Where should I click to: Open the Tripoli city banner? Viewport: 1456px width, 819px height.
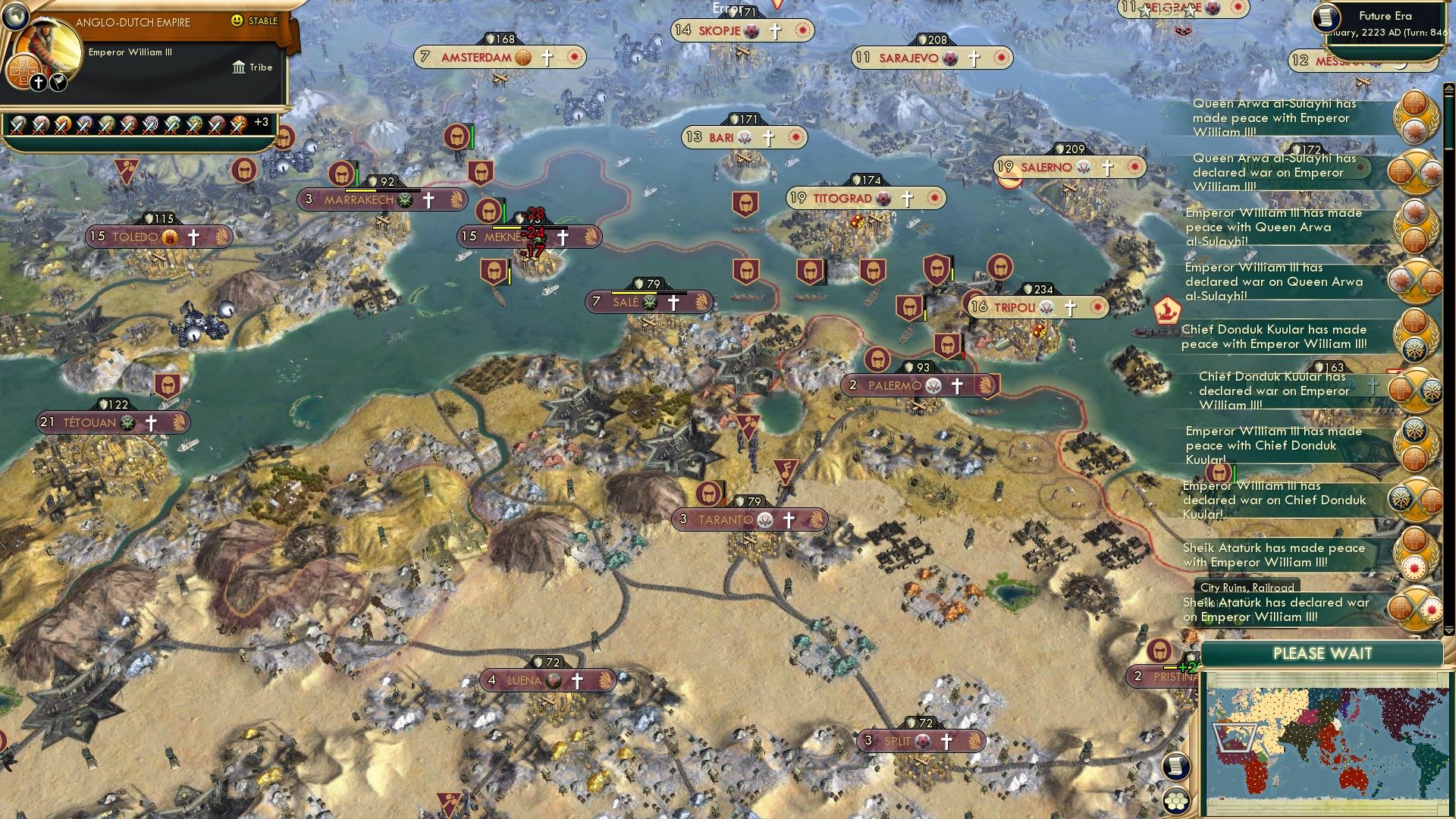point(1031,308)
